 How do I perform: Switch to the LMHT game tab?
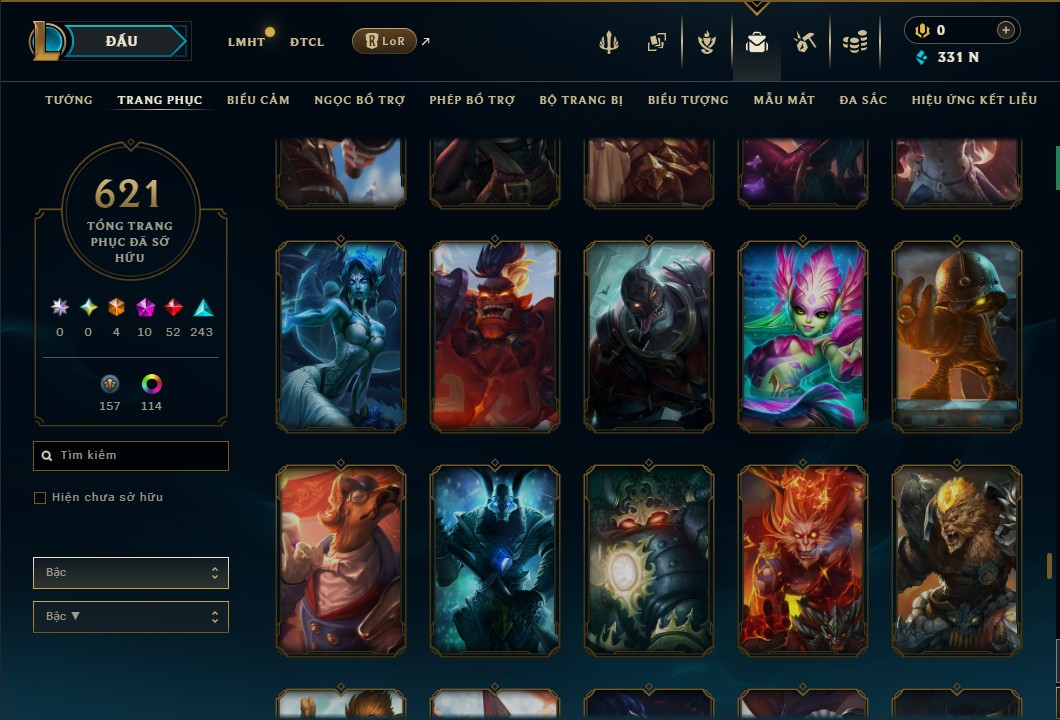point(246,42)
